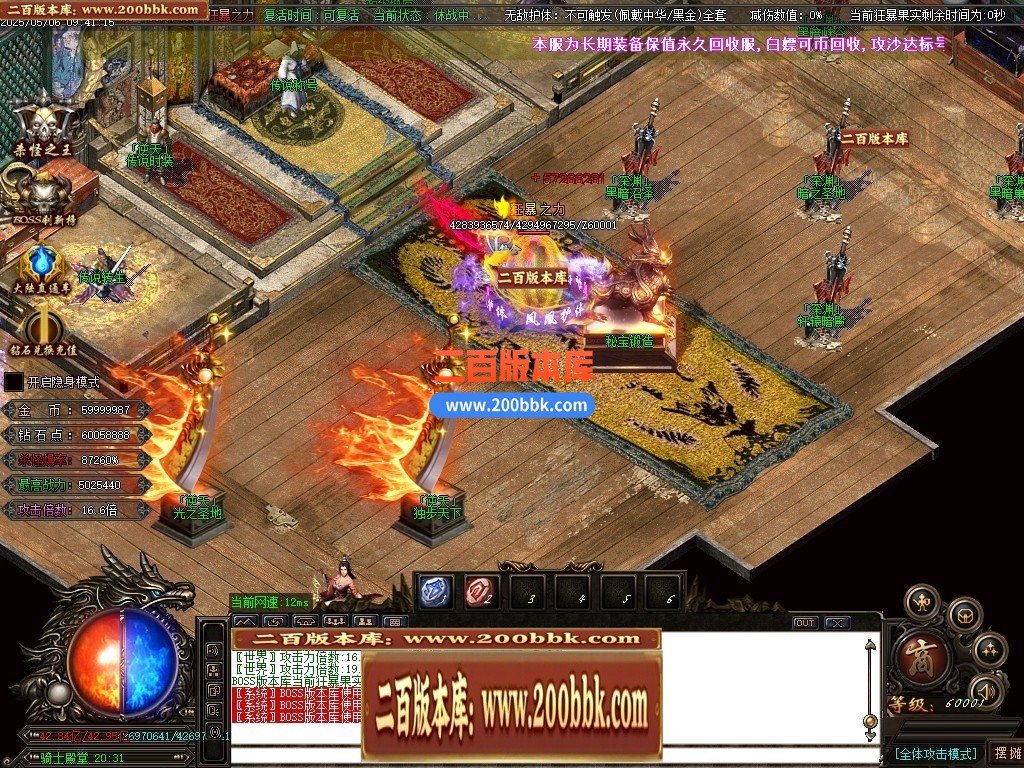Click the OUT button above the chat
This screenshot has height=768, width=1024.
click(x=805, y=622)
